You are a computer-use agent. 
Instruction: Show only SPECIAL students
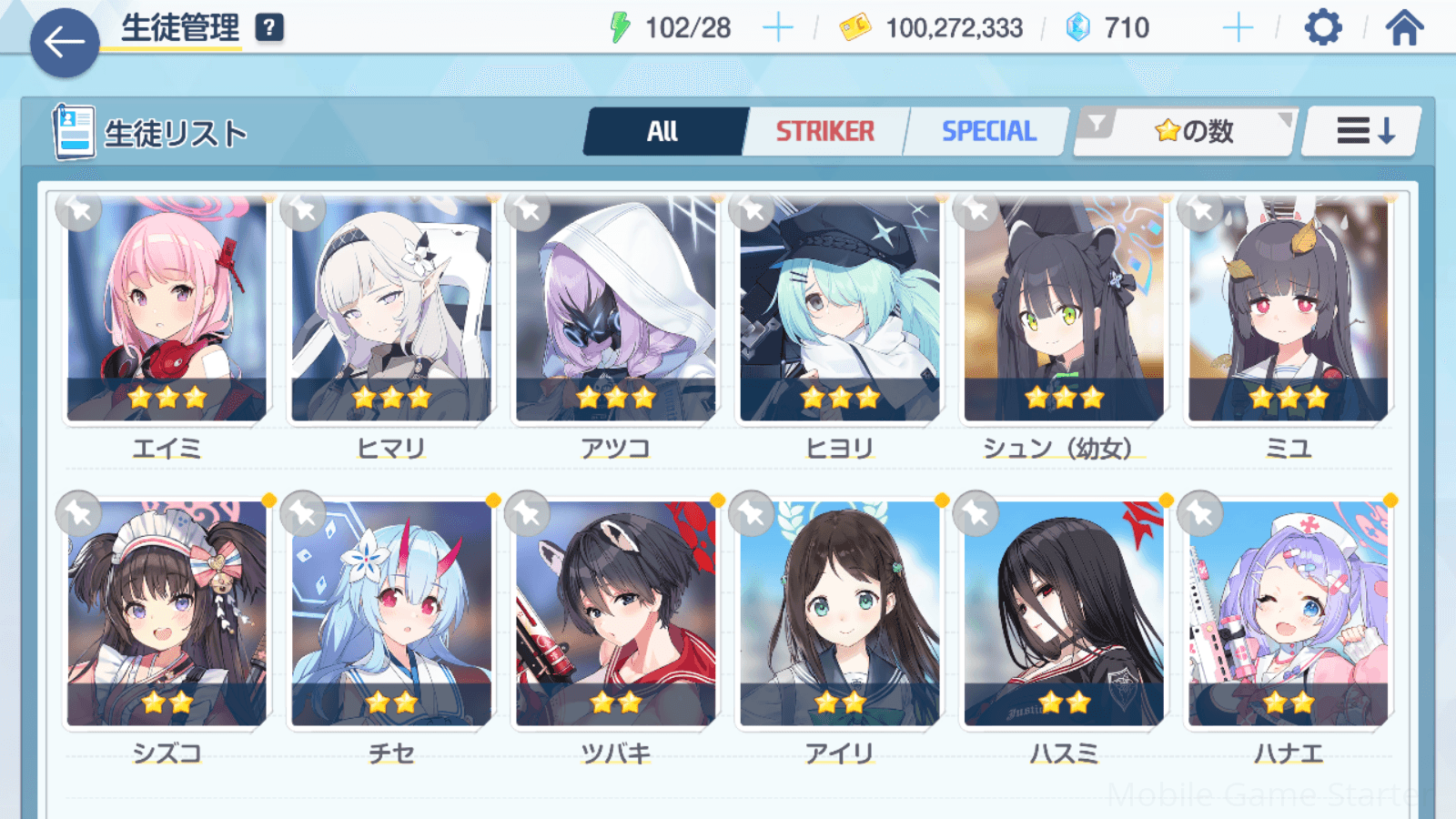[x=988, y=132]
